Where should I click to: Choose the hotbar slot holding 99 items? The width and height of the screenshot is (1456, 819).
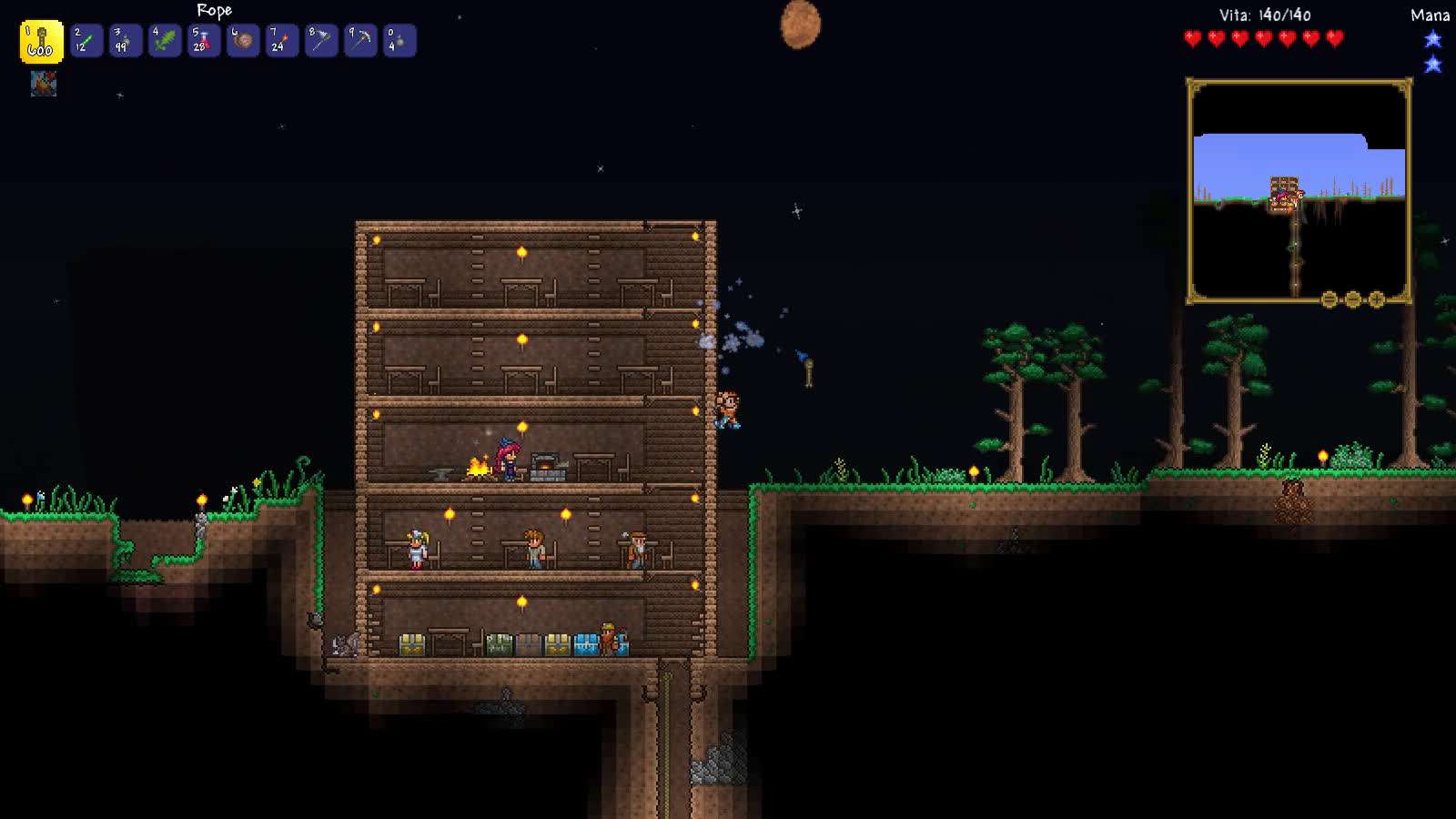[x=126, y=41]
